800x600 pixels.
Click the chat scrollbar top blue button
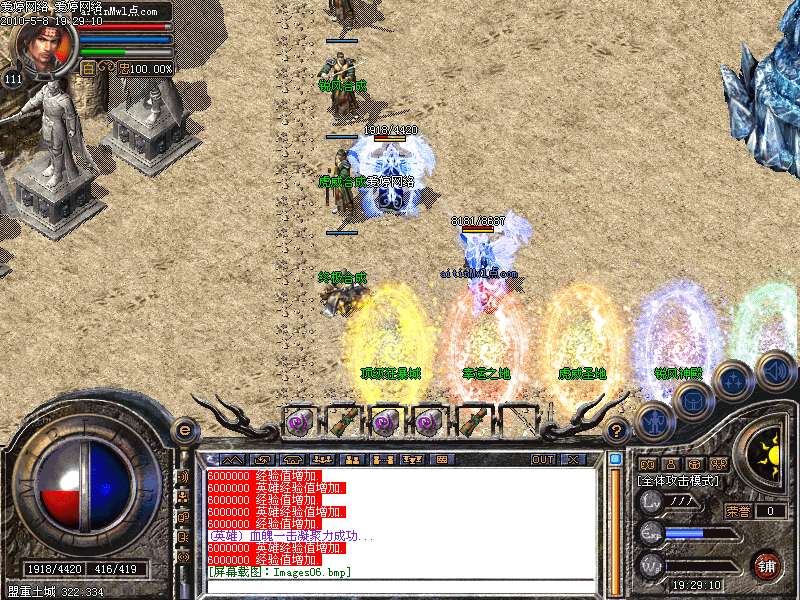[x=616, y=460]
